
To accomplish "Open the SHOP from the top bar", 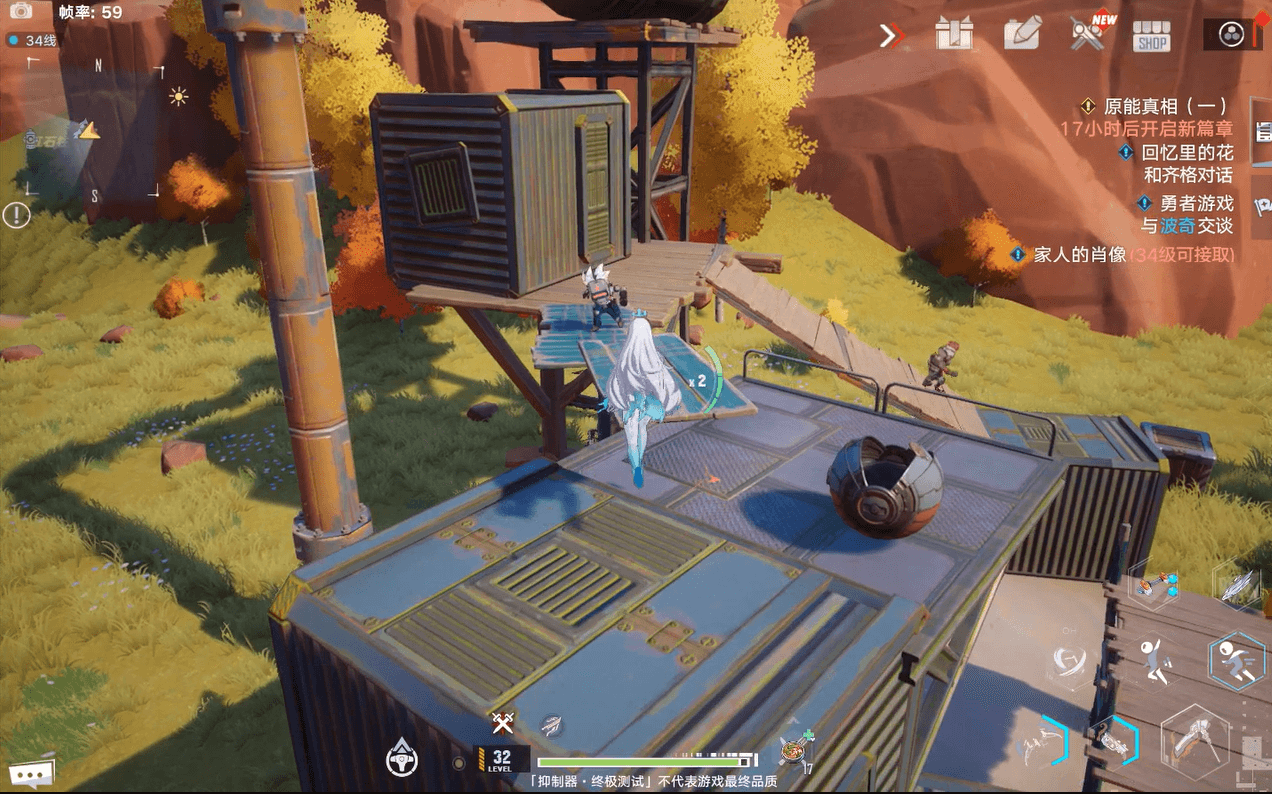I will pos(1151,35).
